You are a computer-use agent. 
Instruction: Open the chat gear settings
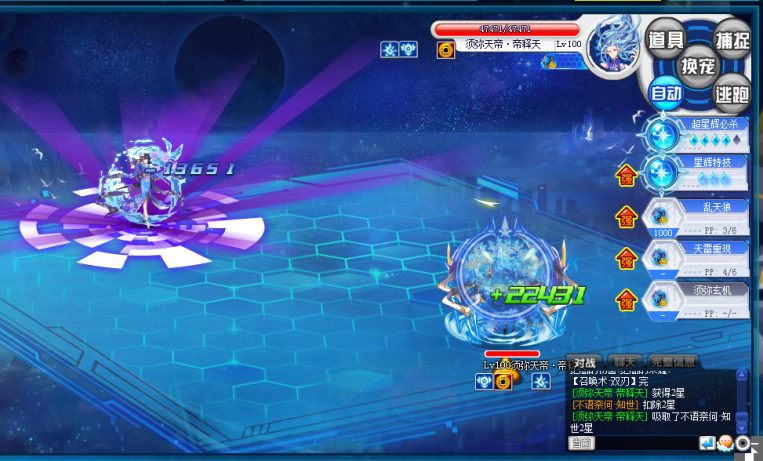tap(743, 443)
